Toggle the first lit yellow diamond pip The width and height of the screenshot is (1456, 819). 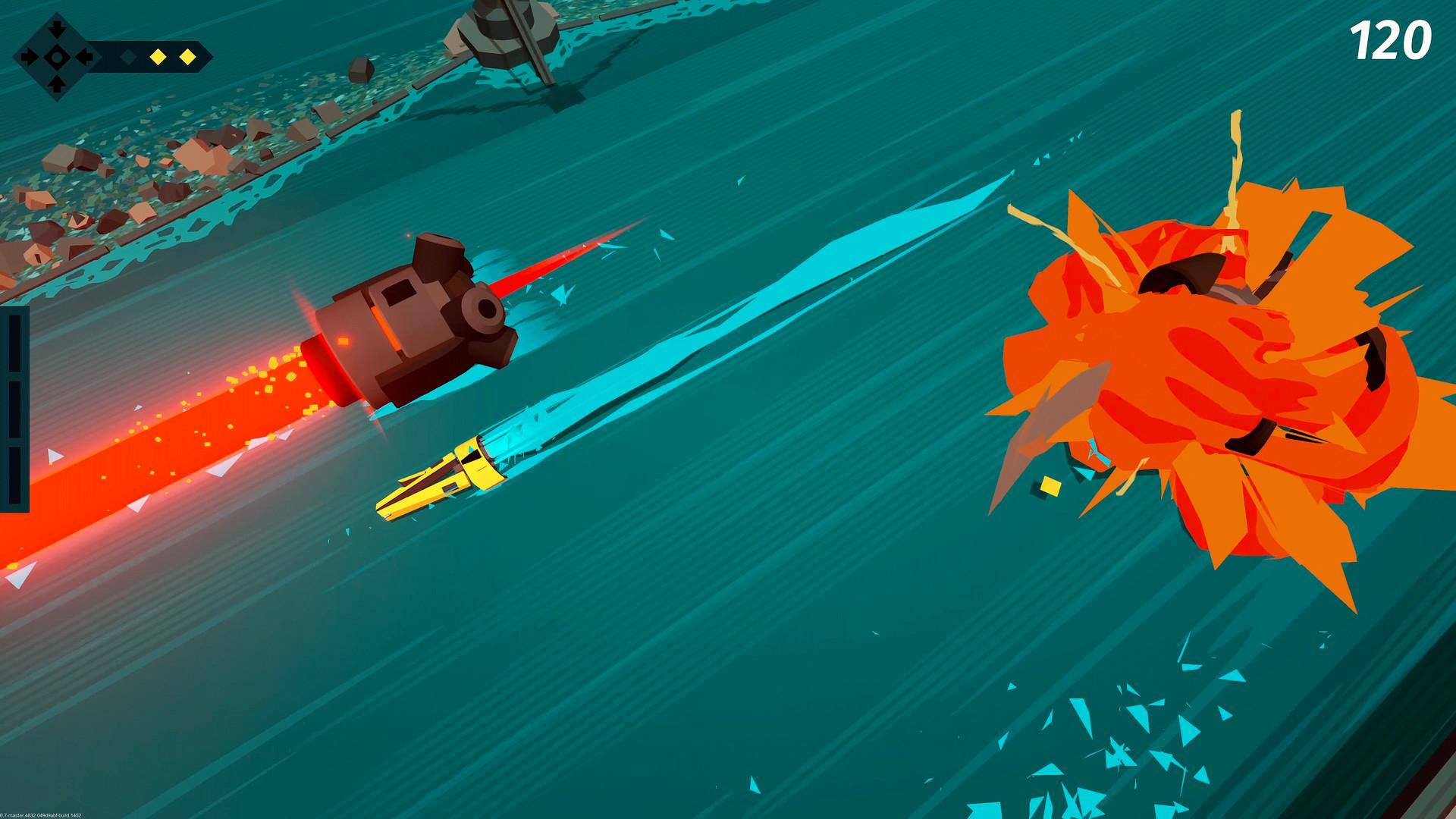pyautogui.click(x=158, y=57)
